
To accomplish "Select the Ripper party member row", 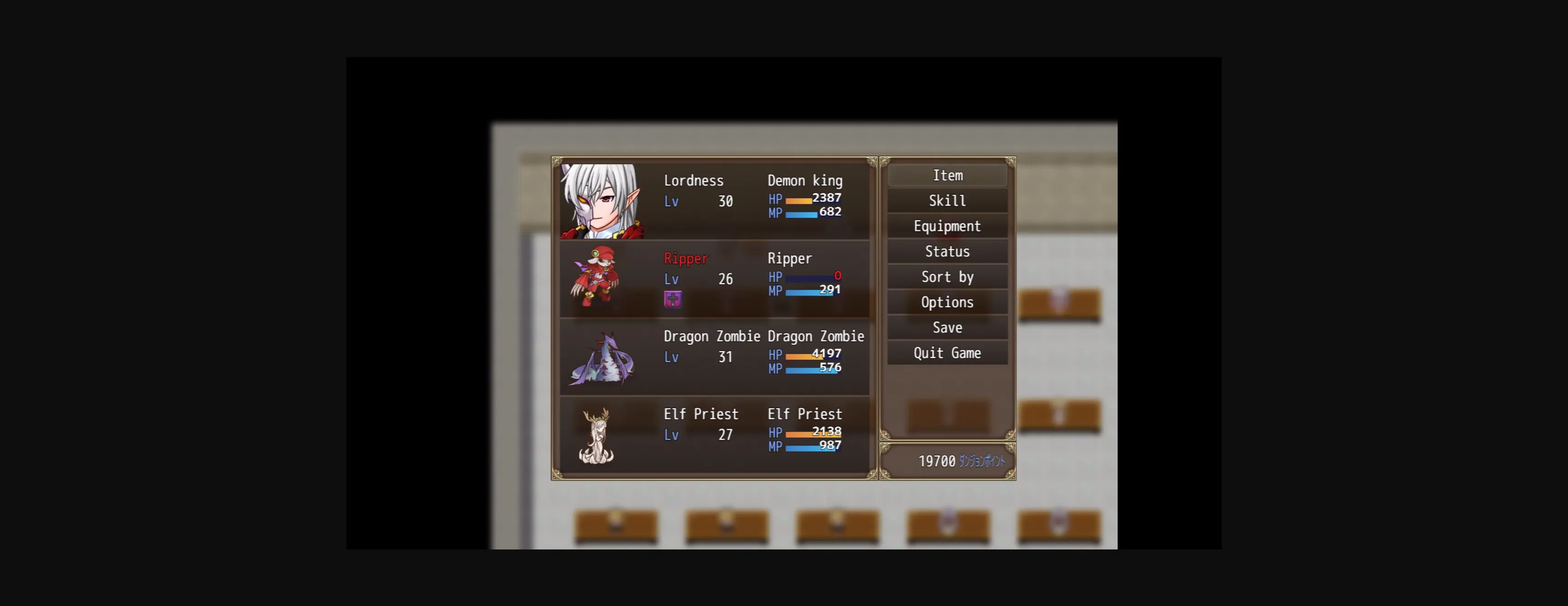I will point(715,278).
